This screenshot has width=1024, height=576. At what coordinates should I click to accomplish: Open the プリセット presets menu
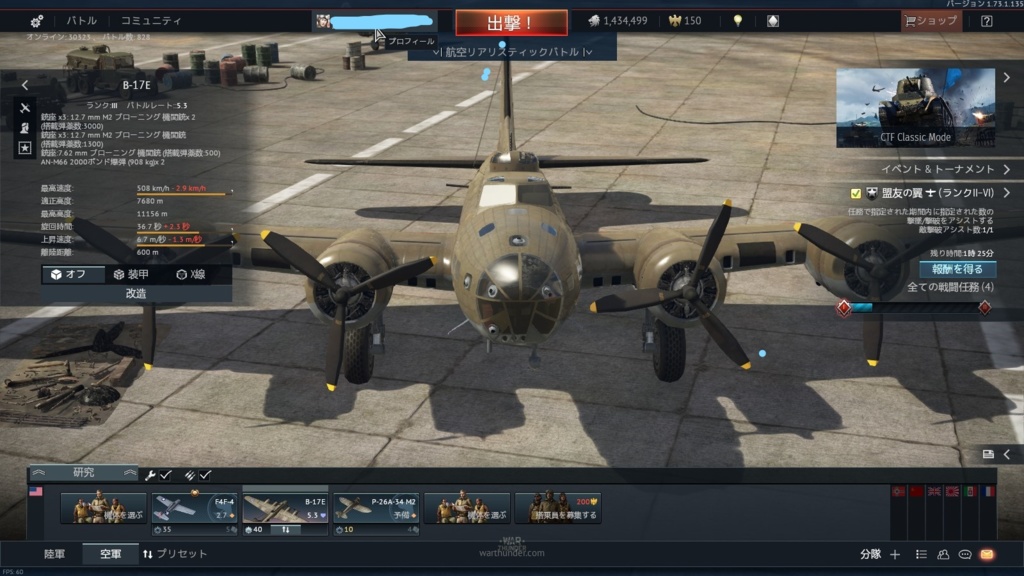(x=175, y=554)
